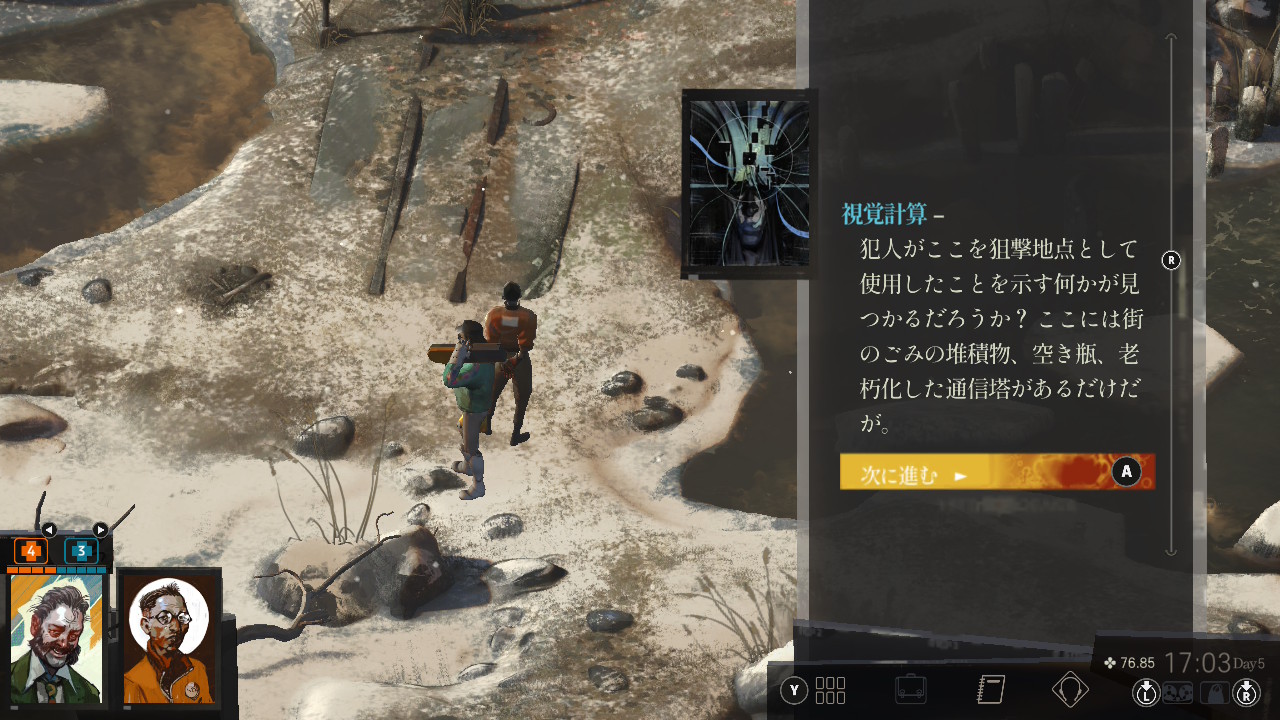
Task: Click the dialogue scrollbar's down arrow
Action: [1171, 549]
